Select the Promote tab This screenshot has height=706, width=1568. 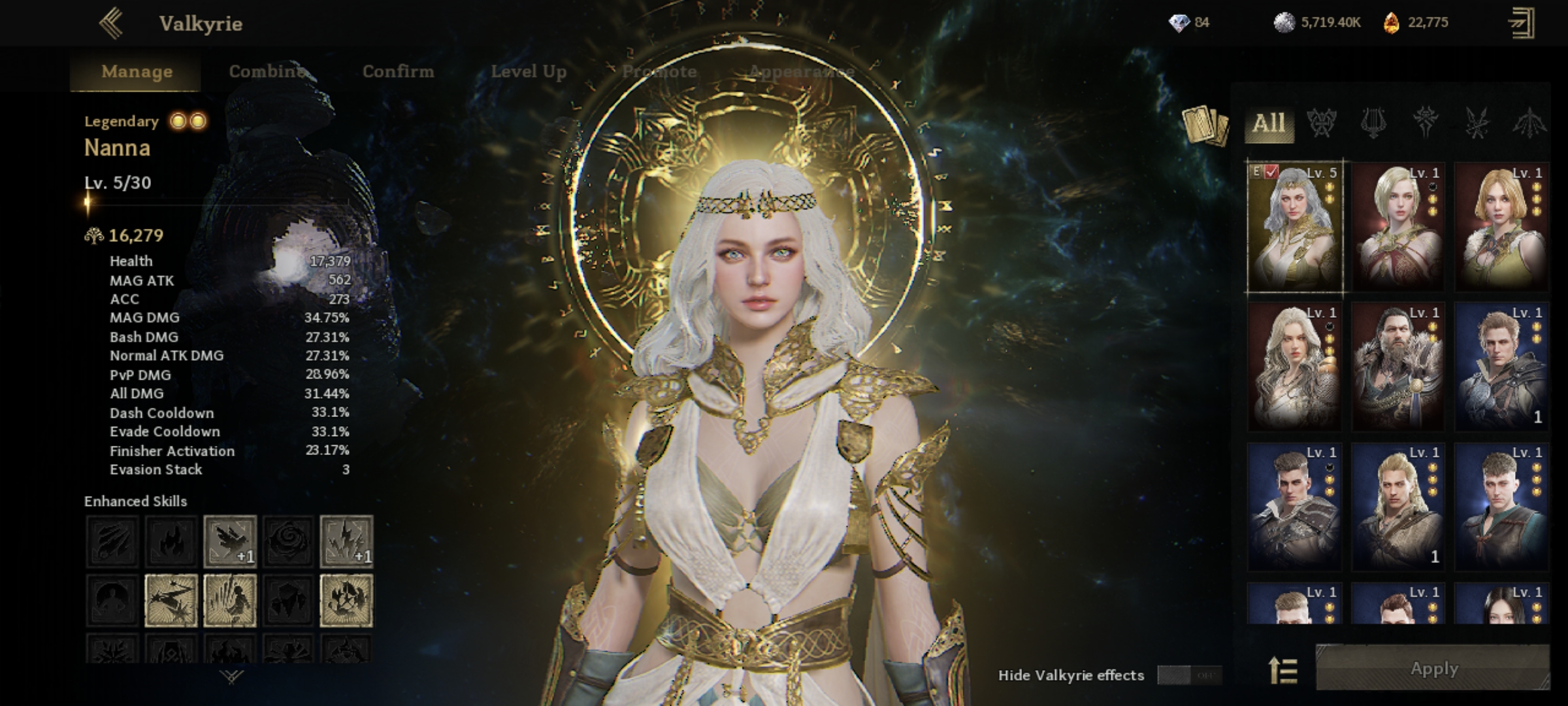click(x=659, y=71)
